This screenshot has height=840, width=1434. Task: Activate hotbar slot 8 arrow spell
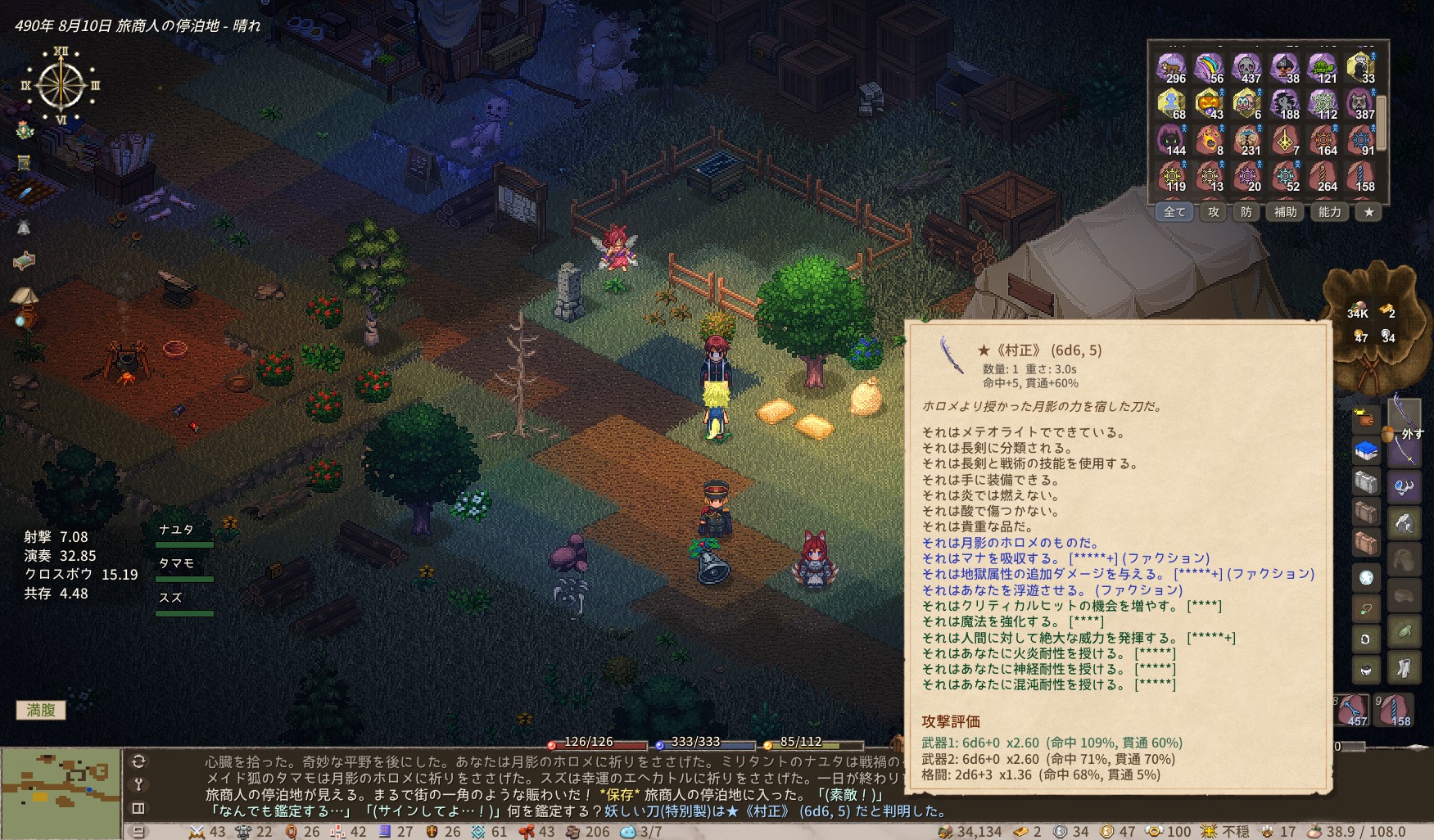(x=1351, y=710)
